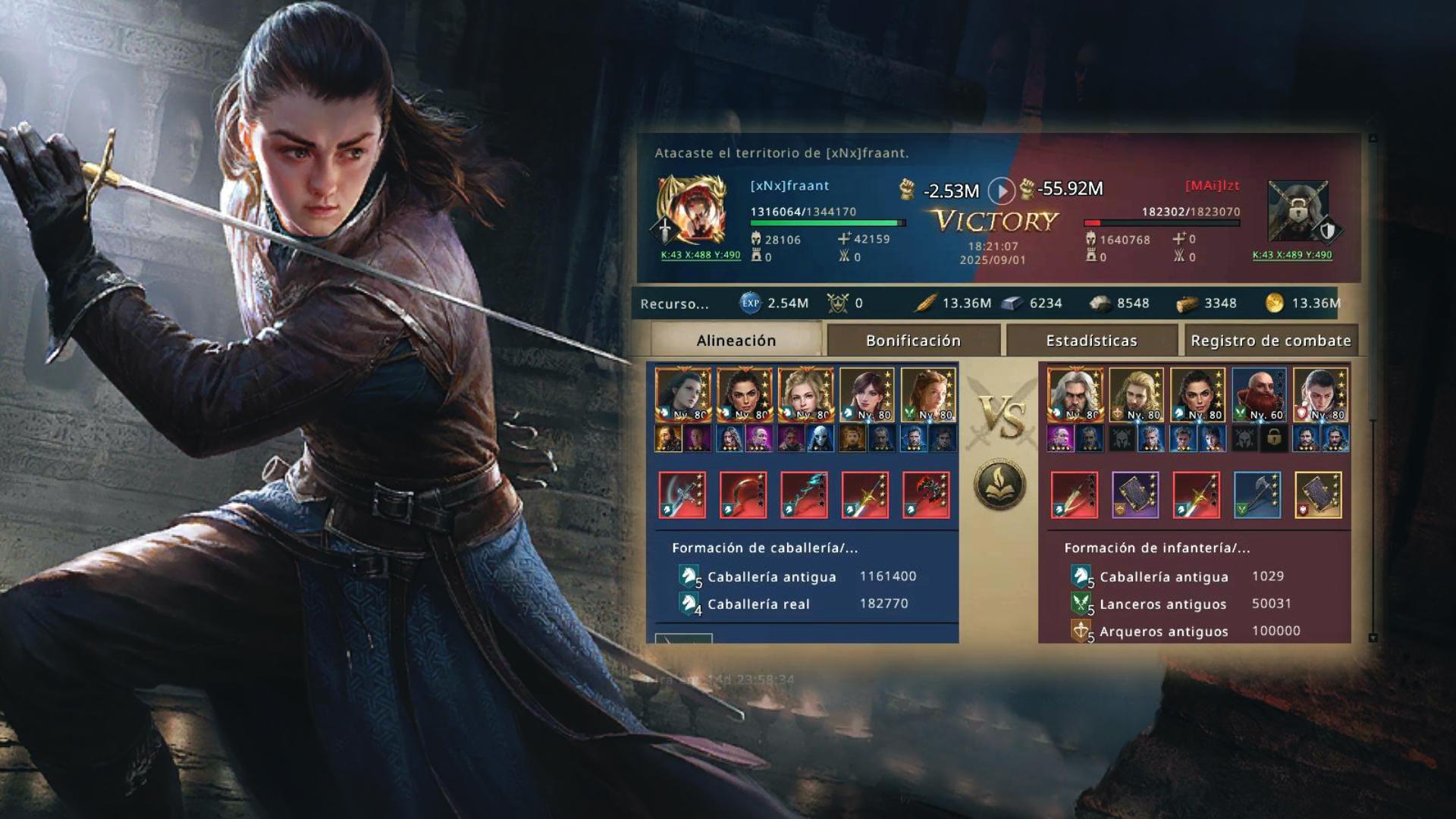
Task: Select [xNx]fraant's dragon avatar
Action: coord(691,209)
